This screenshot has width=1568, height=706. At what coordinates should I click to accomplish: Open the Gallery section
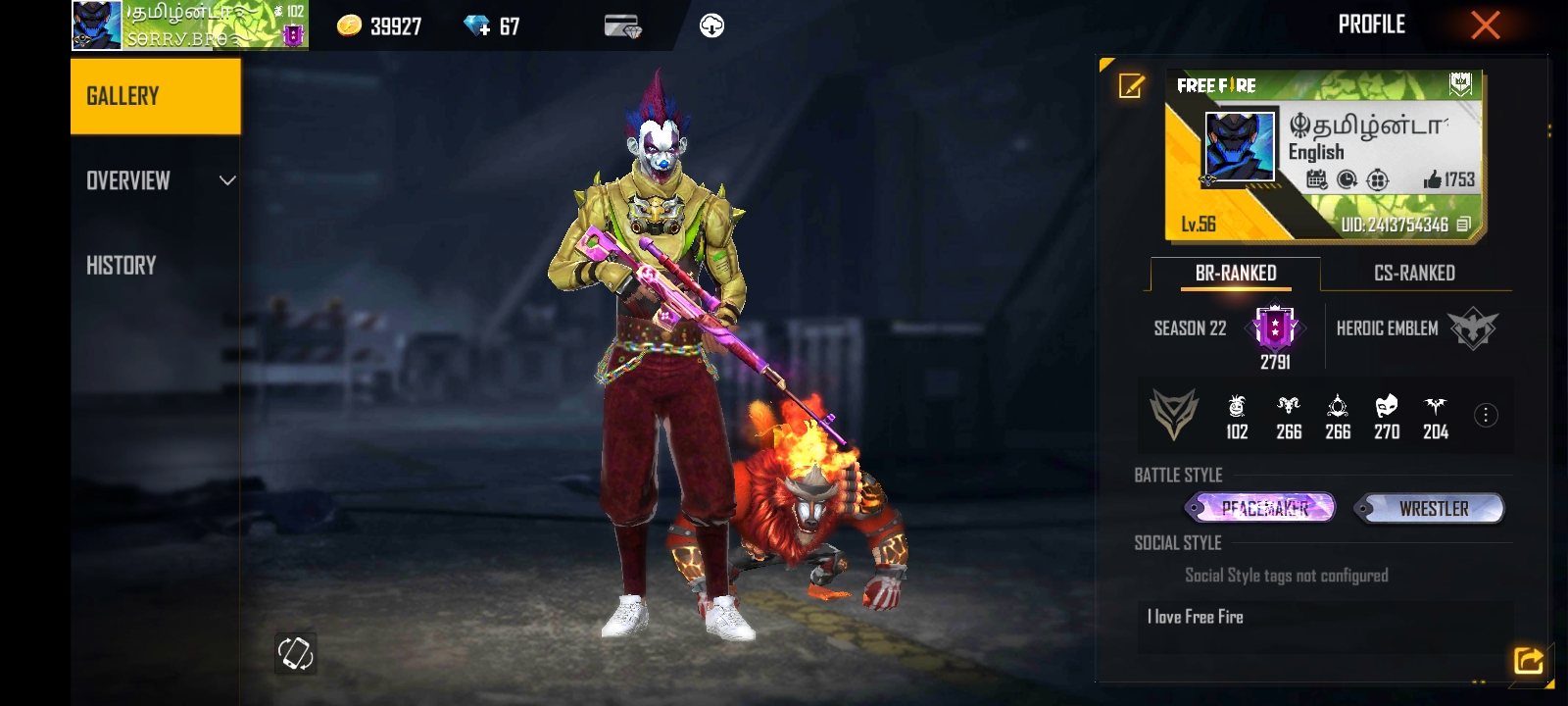[x=155, y=96]
